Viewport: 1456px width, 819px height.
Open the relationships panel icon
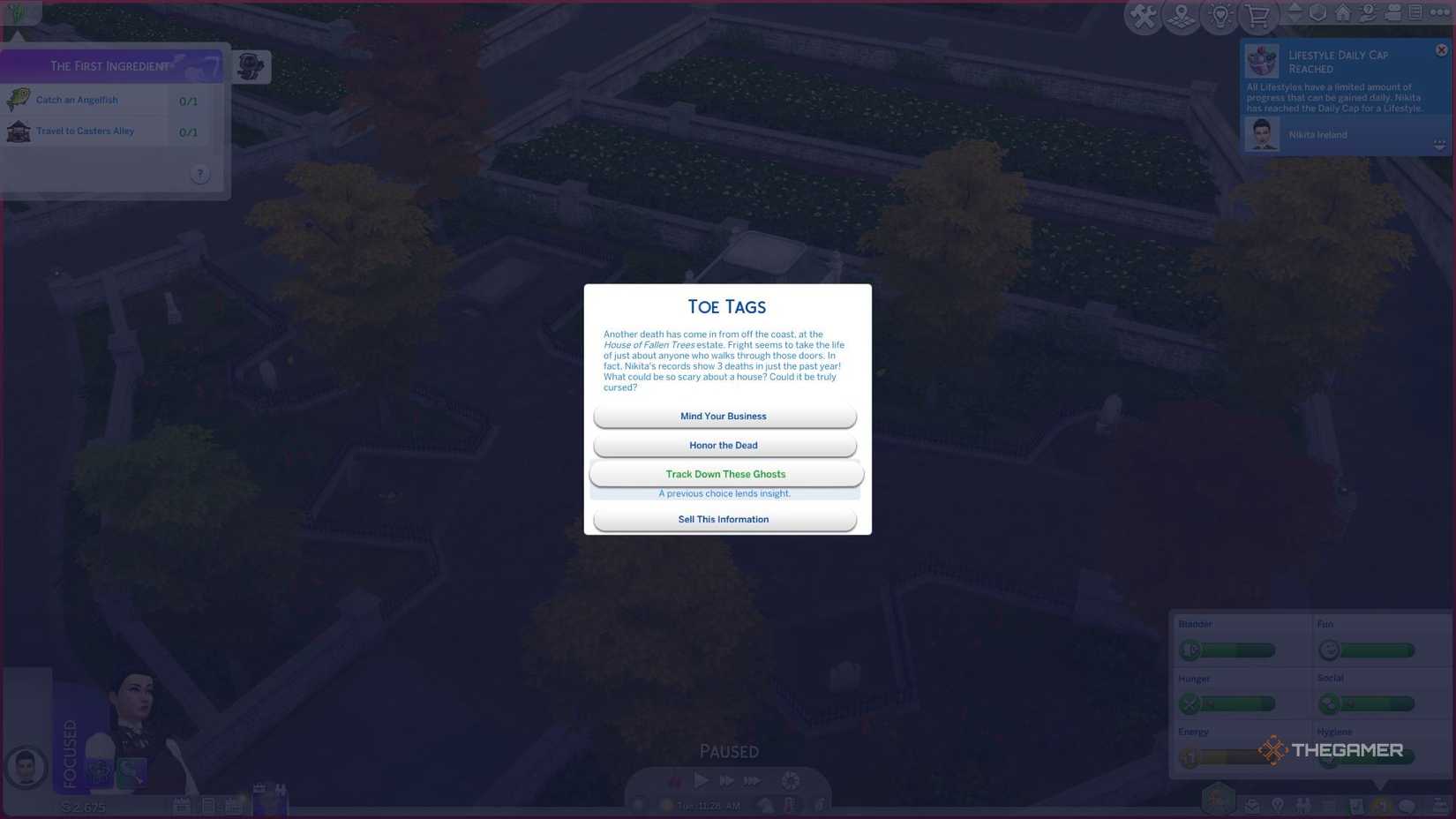coord(1302,805)
